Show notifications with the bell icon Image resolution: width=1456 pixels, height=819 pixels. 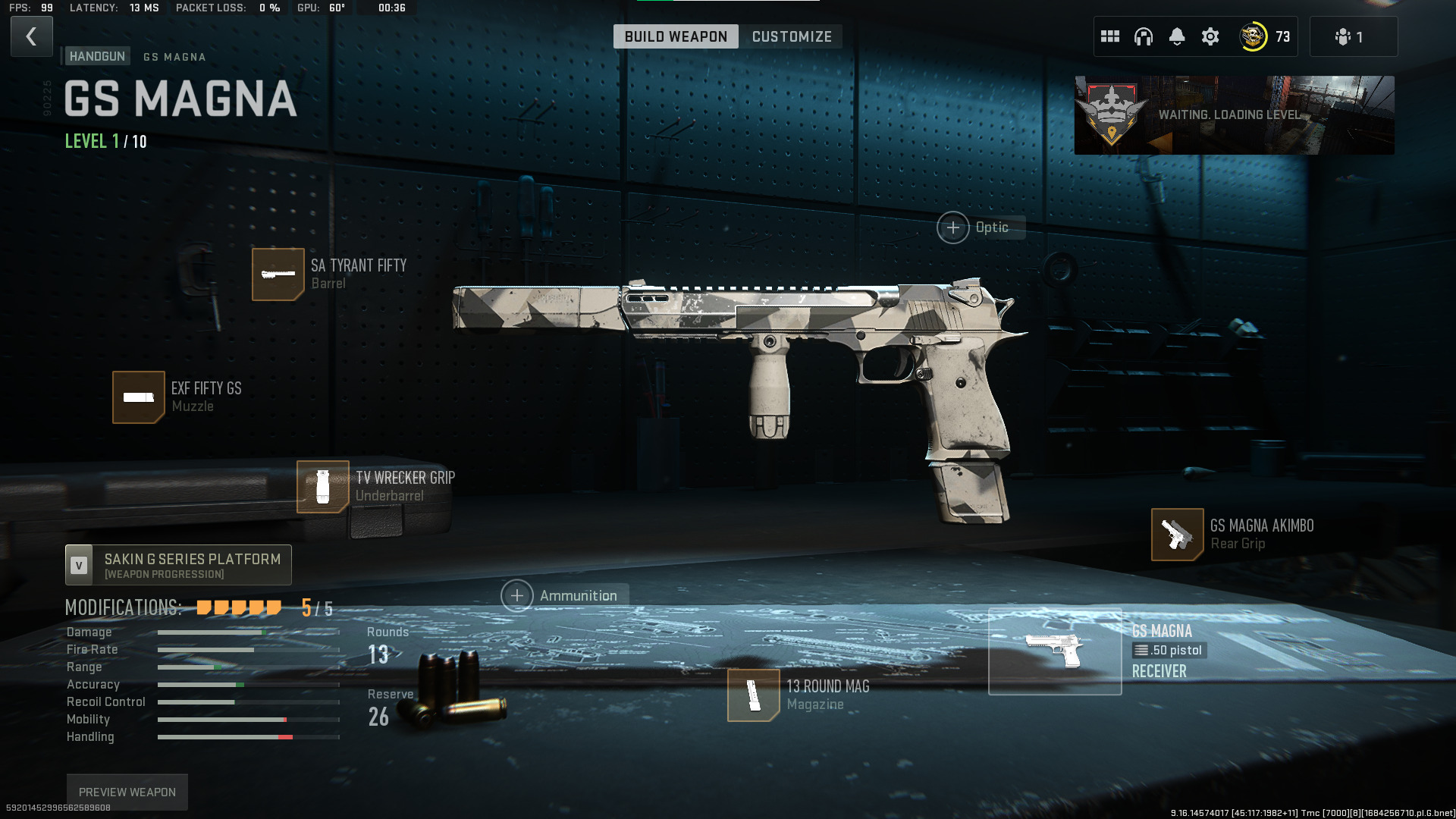[x=1177, y=36]
